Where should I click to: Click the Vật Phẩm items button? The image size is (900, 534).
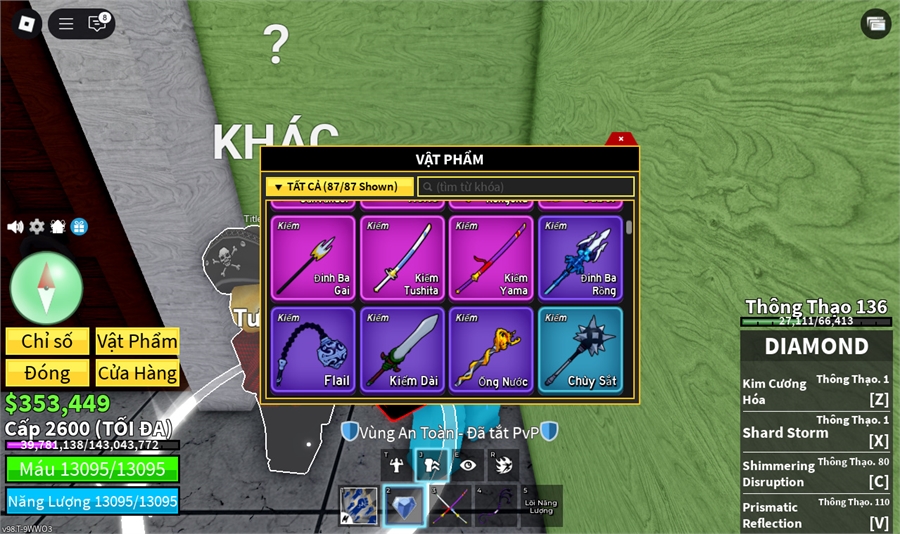click(x=137, y=341)
